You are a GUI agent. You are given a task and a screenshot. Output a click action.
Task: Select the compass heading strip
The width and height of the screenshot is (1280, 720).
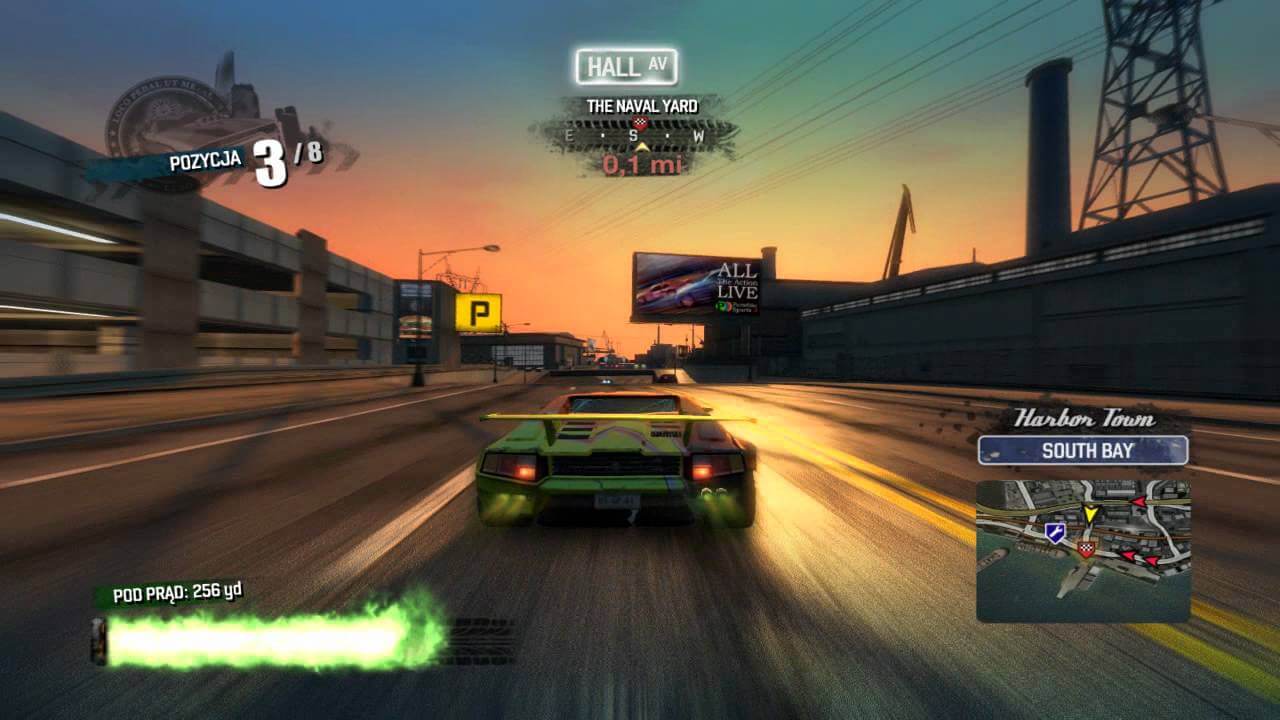coord(635,135)
